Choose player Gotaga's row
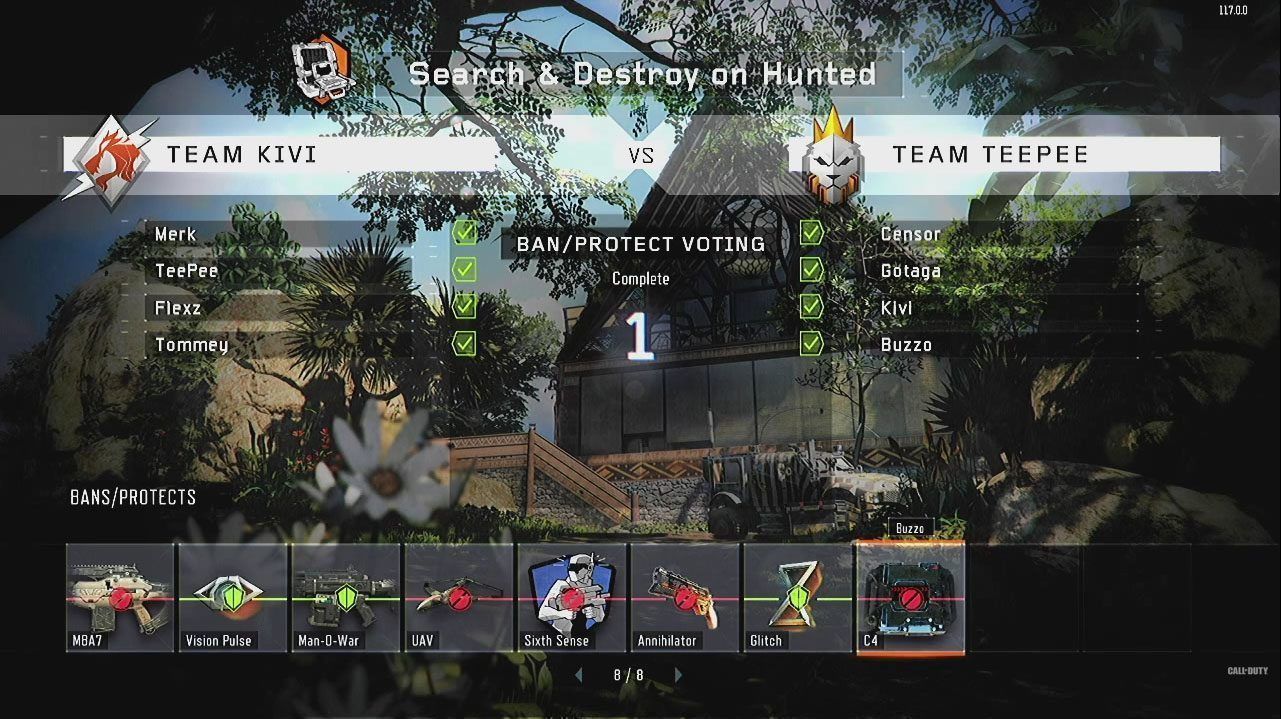This screenshot has height=719, width=1281. pyautogui.click(x=1000, y=271)
